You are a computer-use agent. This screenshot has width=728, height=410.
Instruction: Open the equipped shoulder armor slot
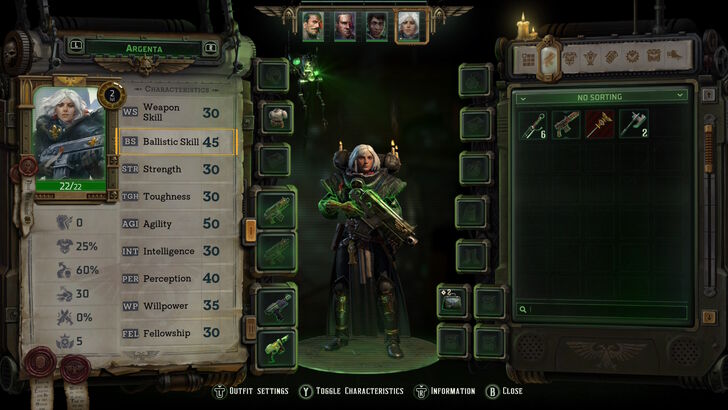(276, 116)
